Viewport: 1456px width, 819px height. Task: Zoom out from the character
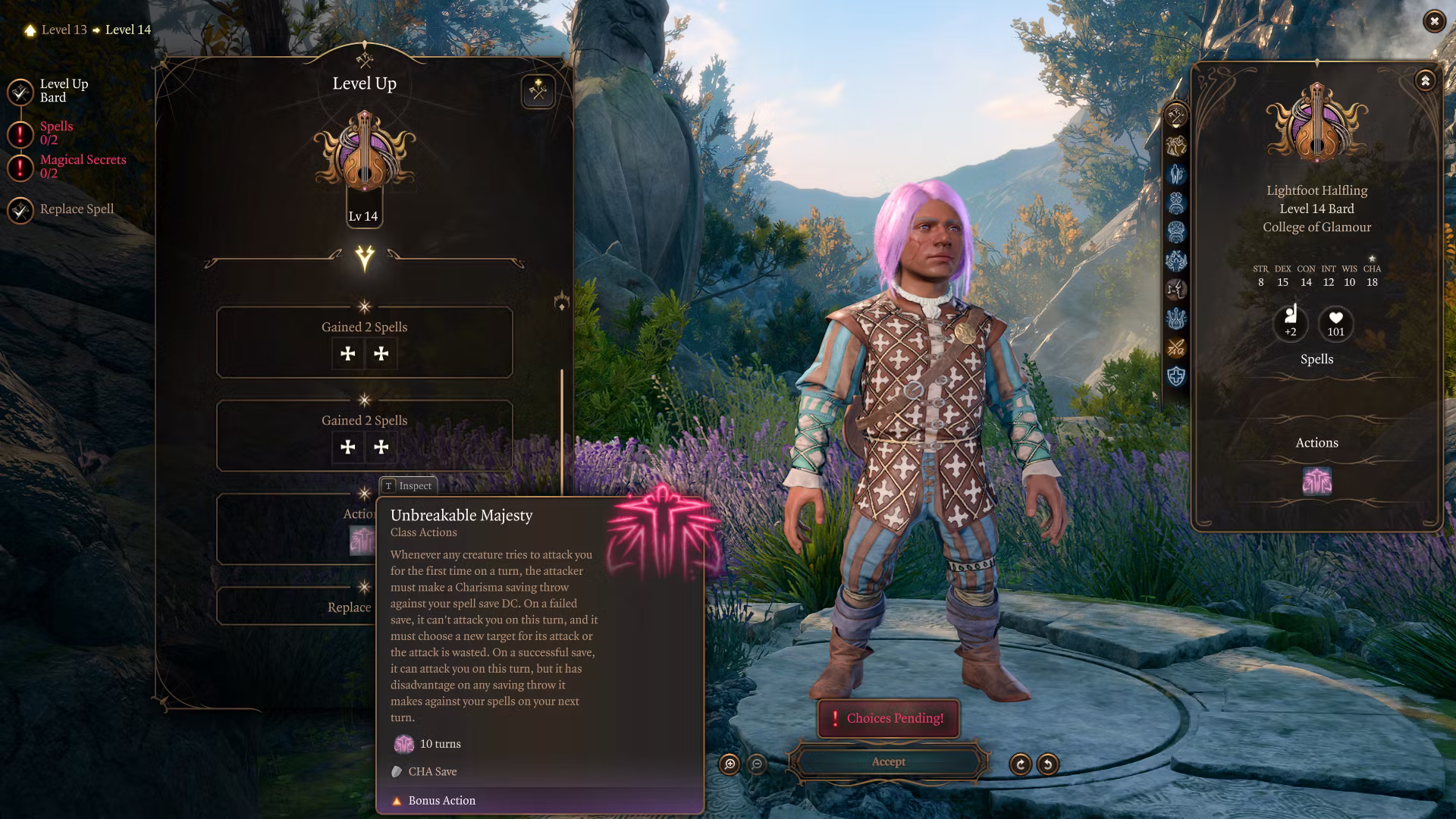(x=757, y=764)
